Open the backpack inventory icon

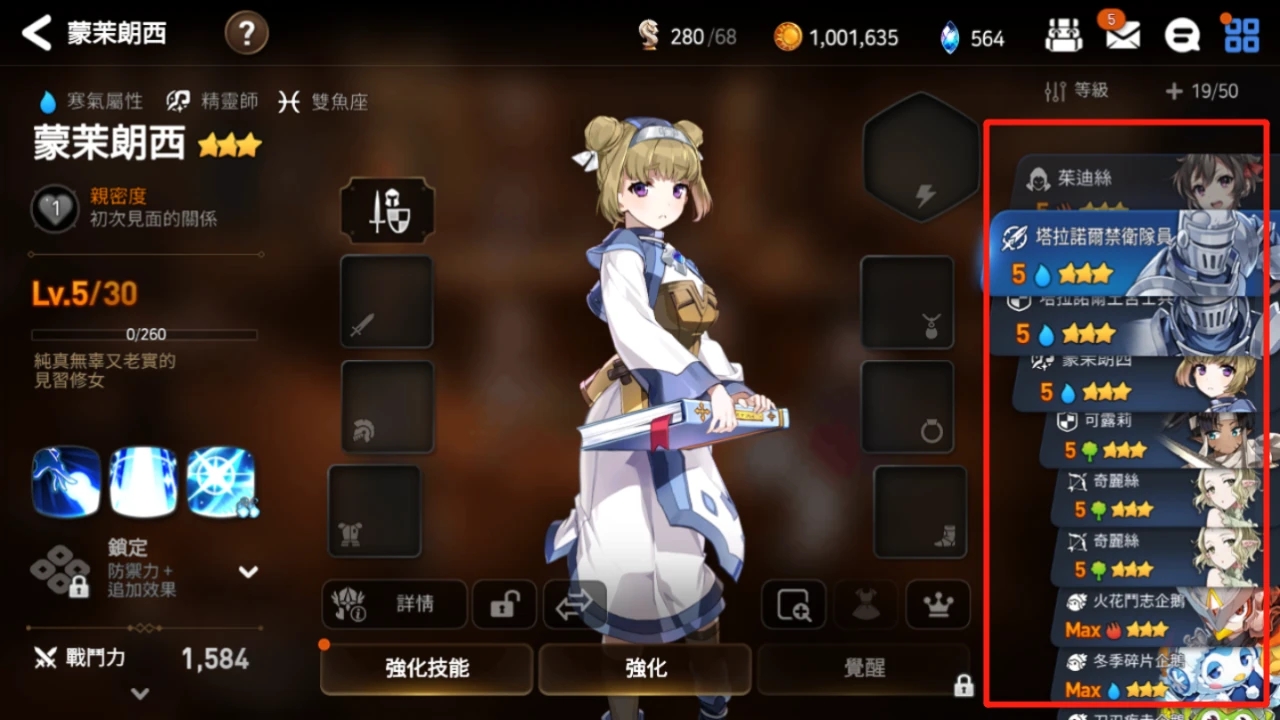[1063, 33]
